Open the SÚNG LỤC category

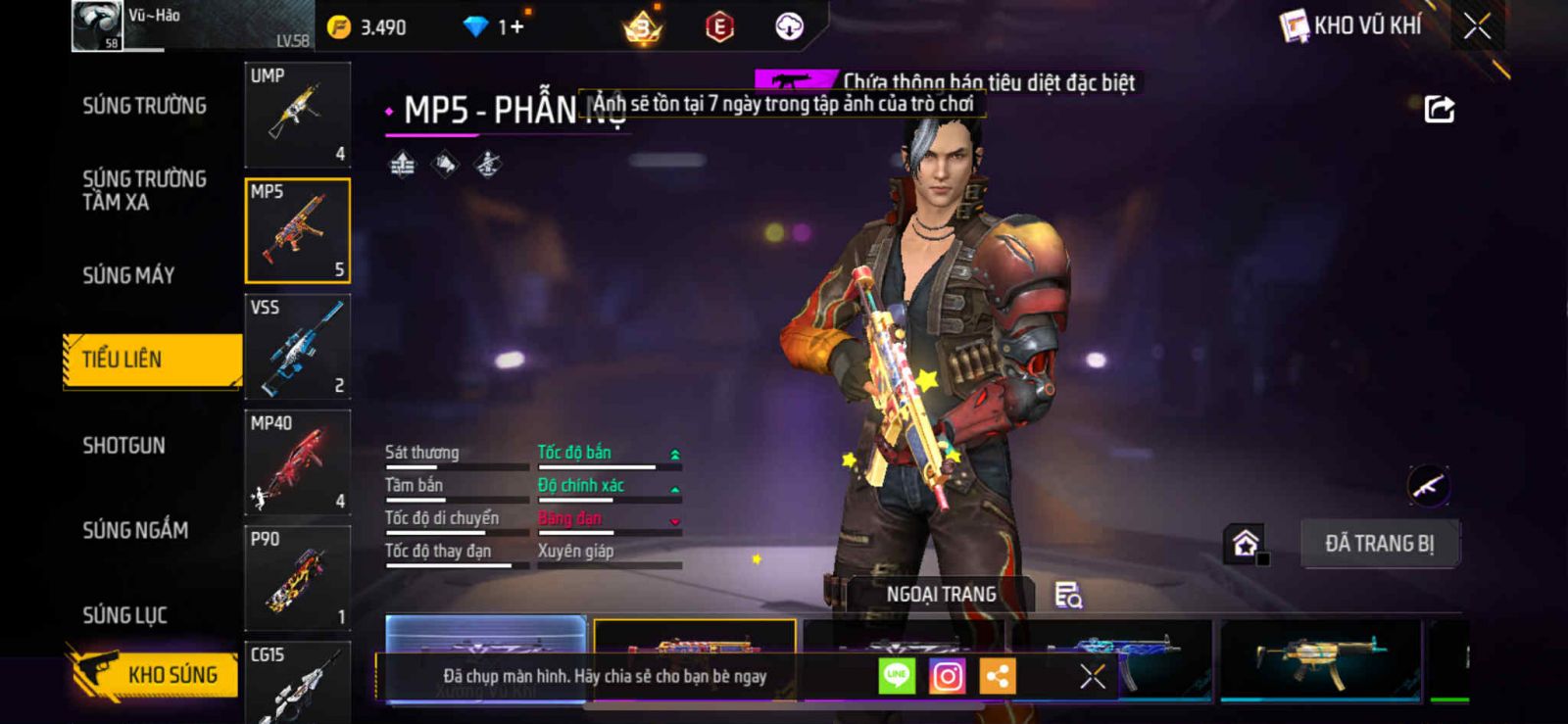point(124,615)
